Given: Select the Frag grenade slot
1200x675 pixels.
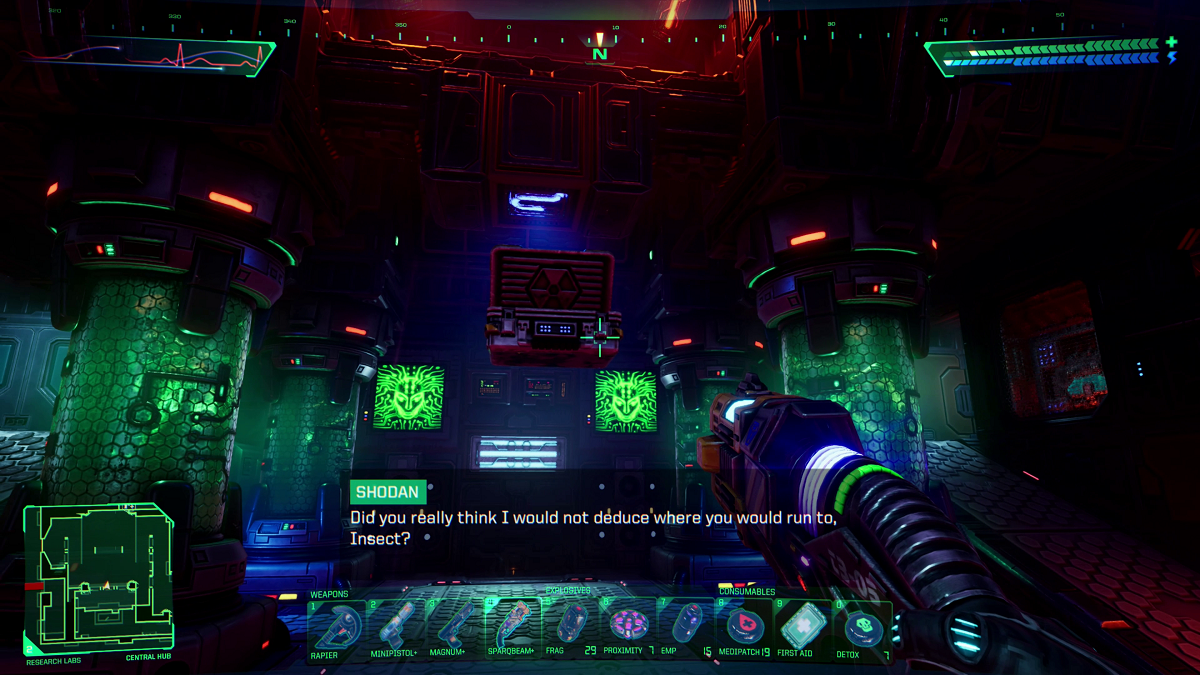Looking at the screenshot, I should [x=570, y=627].
